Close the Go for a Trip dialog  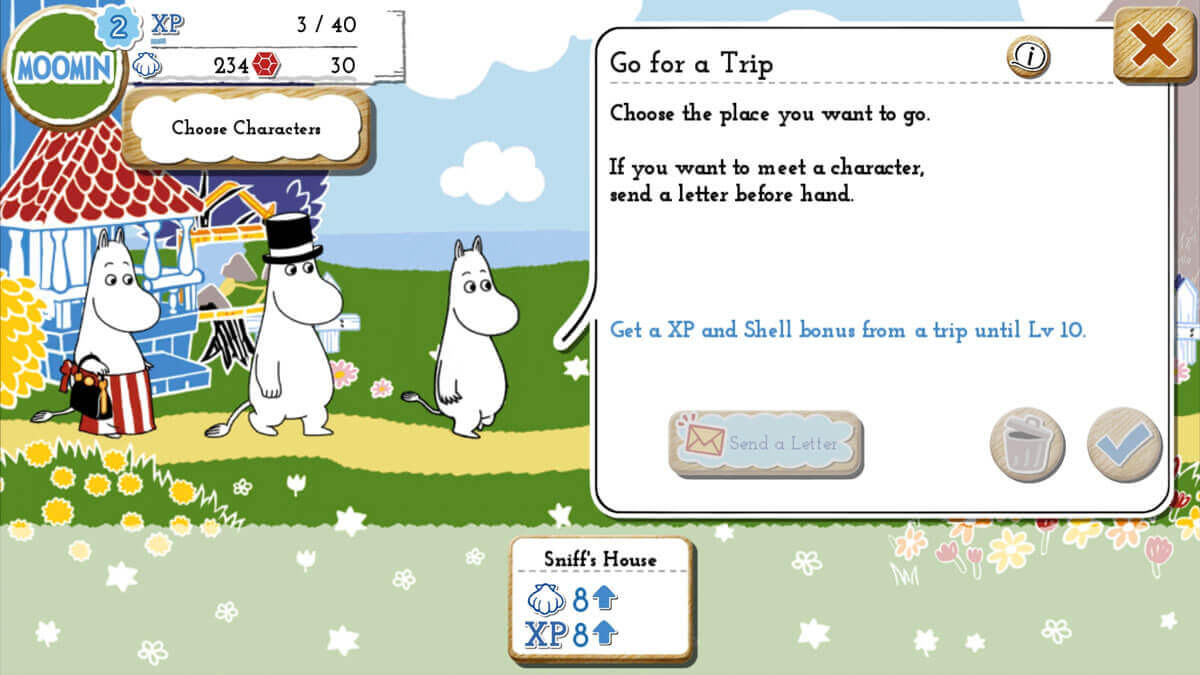pos(1153,46)
